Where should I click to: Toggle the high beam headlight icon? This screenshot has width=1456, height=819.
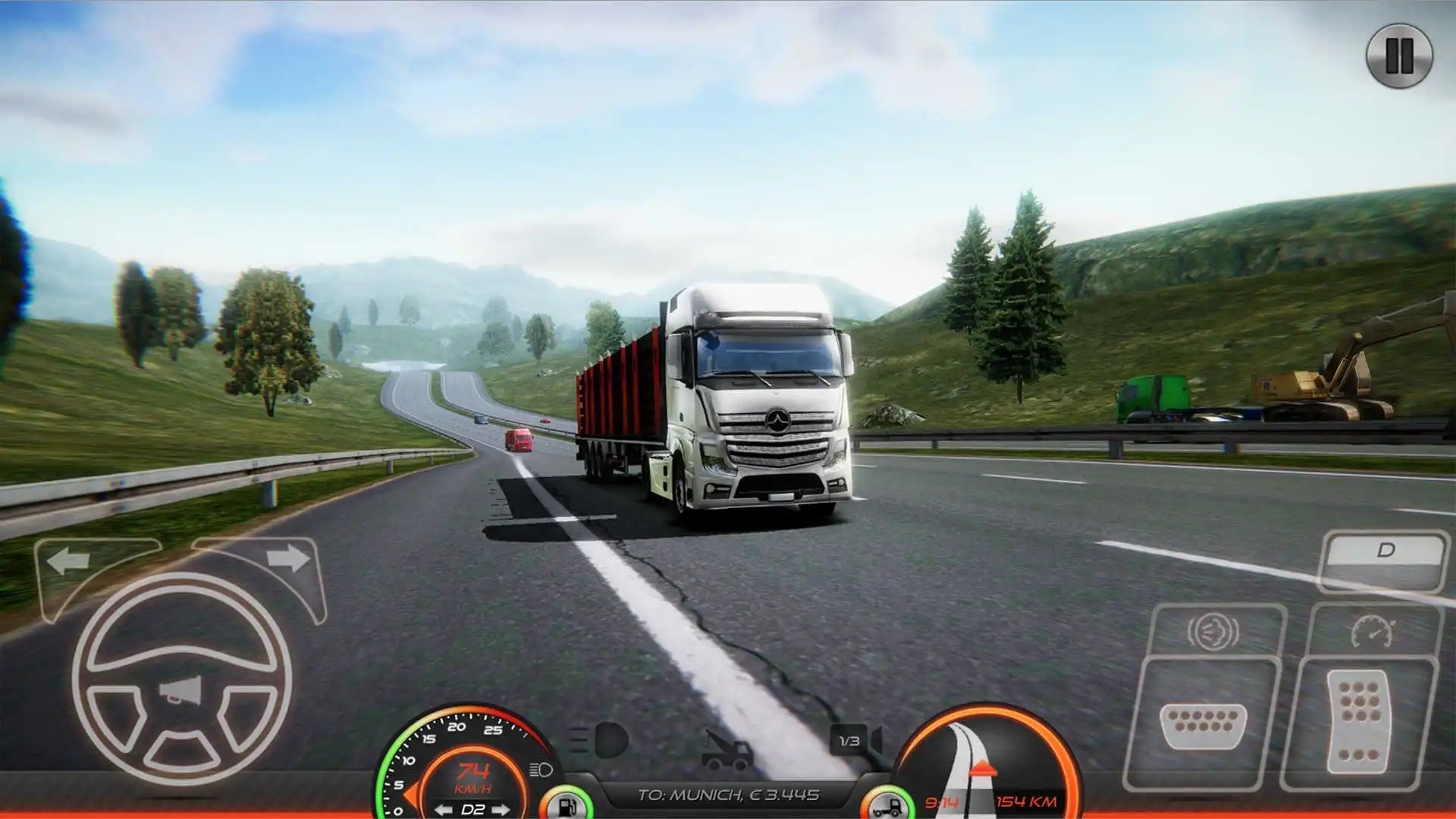click(x=601, y=740)
